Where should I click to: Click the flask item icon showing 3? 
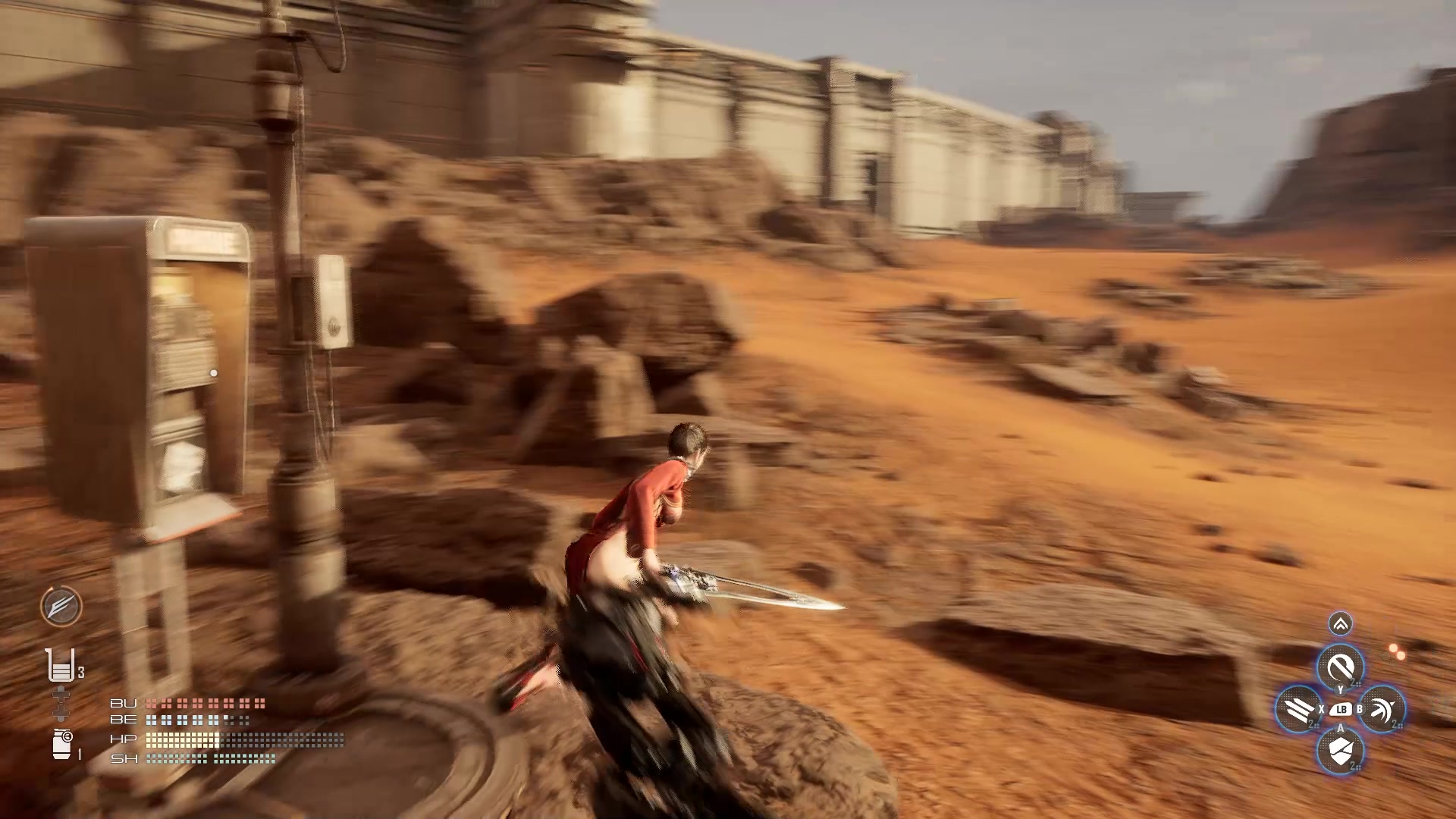(x=61, y=666)
